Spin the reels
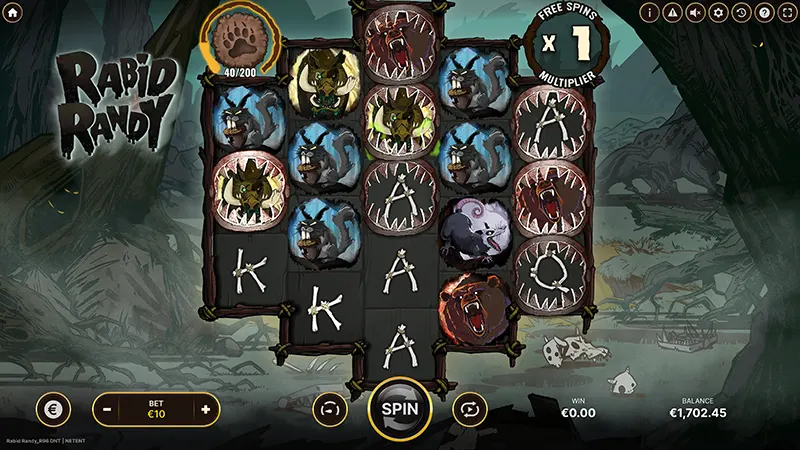 (x=400, y=408)
